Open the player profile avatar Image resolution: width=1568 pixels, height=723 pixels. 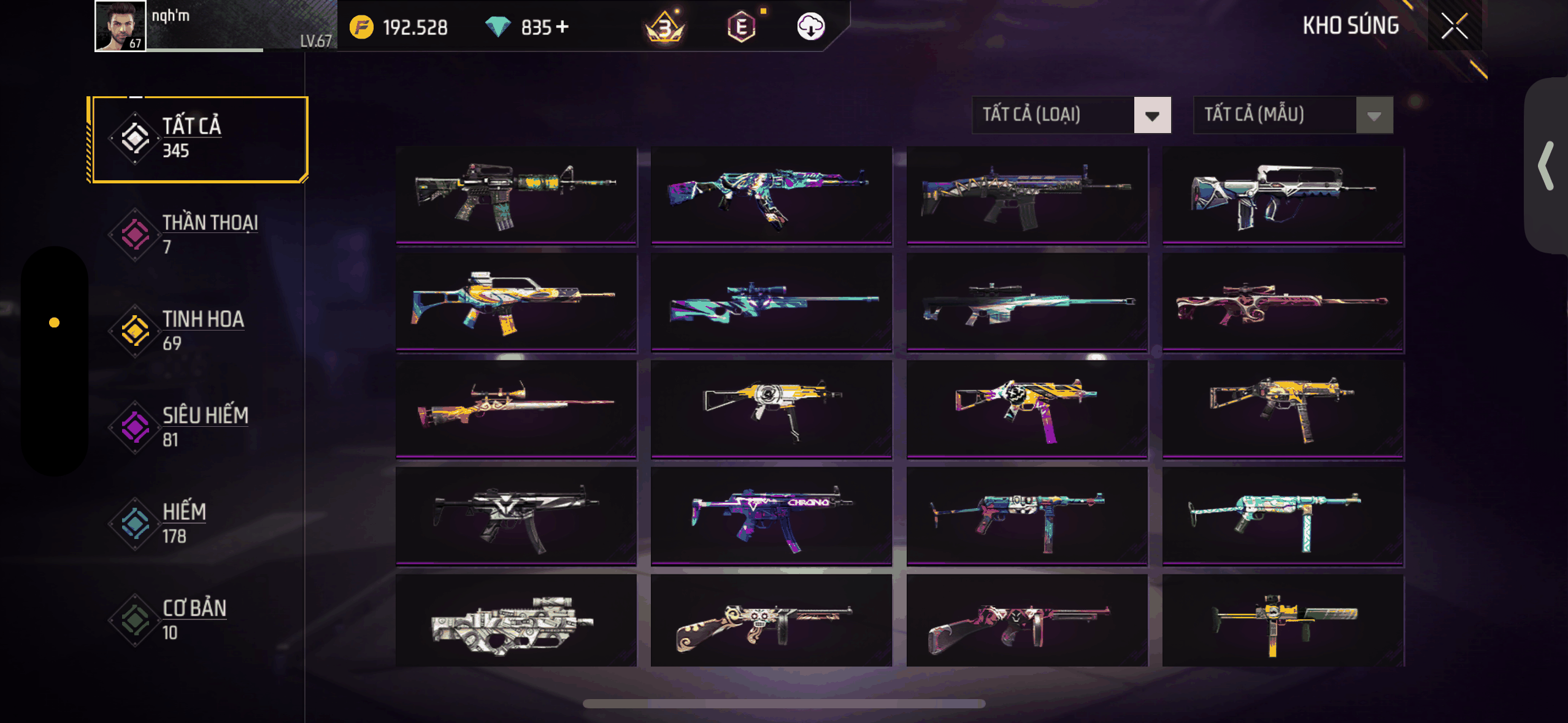[120, 26]
